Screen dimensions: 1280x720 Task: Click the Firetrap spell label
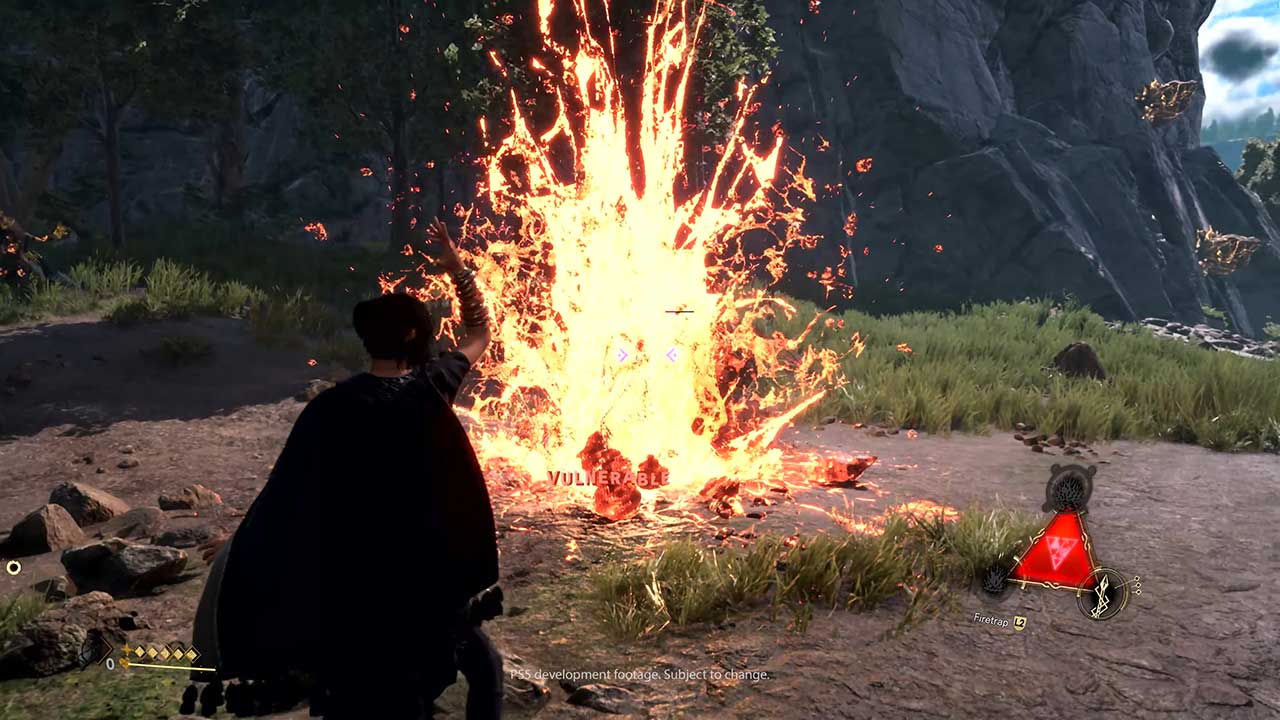click(x=993, y=621)
